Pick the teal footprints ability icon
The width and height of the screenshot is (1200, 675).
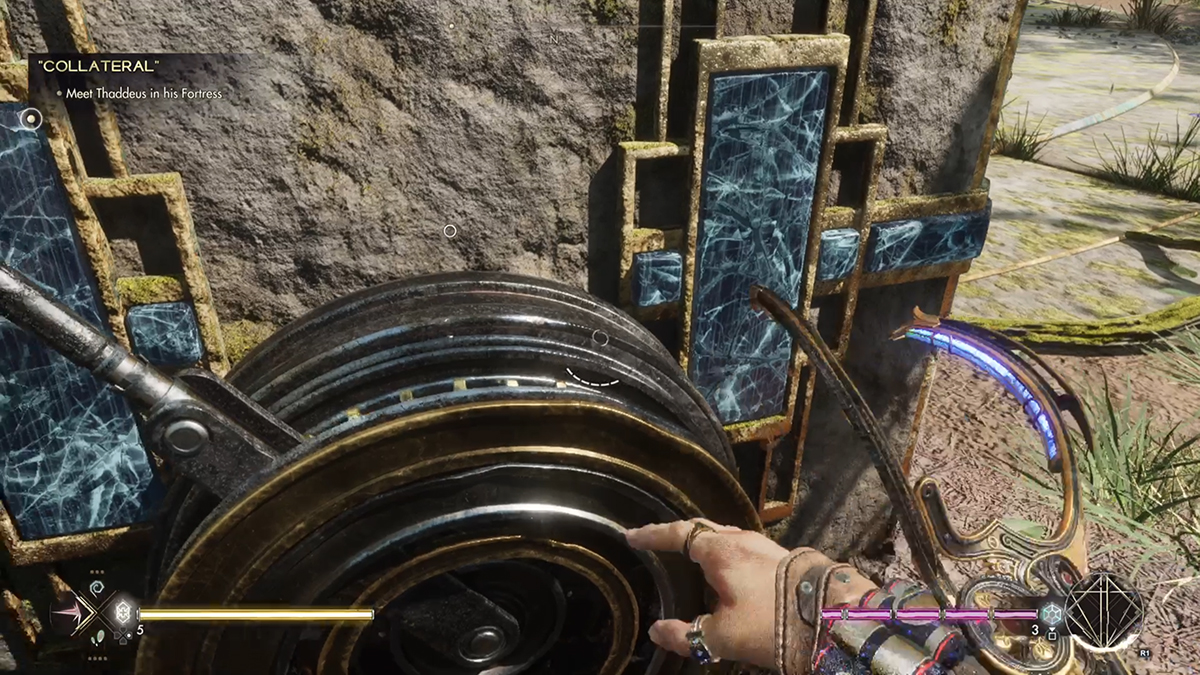96,636
